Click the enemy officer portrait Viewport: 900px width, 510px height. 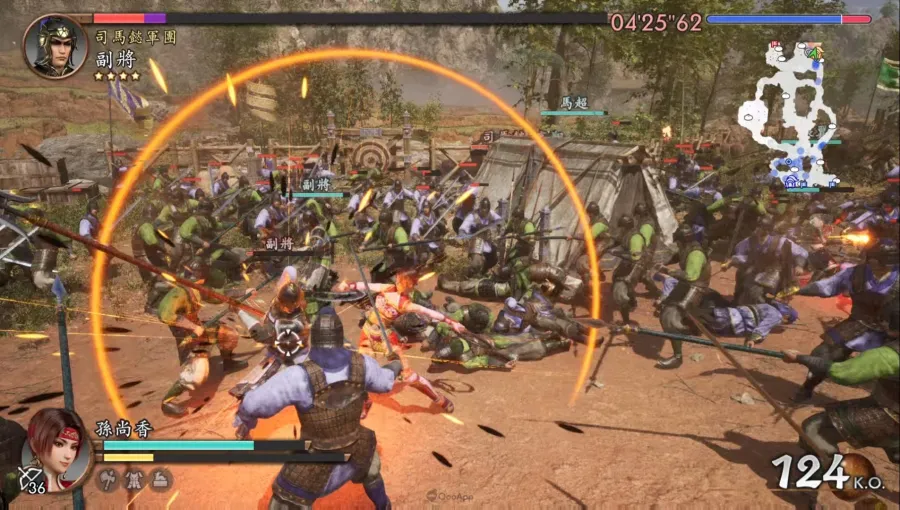(x=55, y=45)
